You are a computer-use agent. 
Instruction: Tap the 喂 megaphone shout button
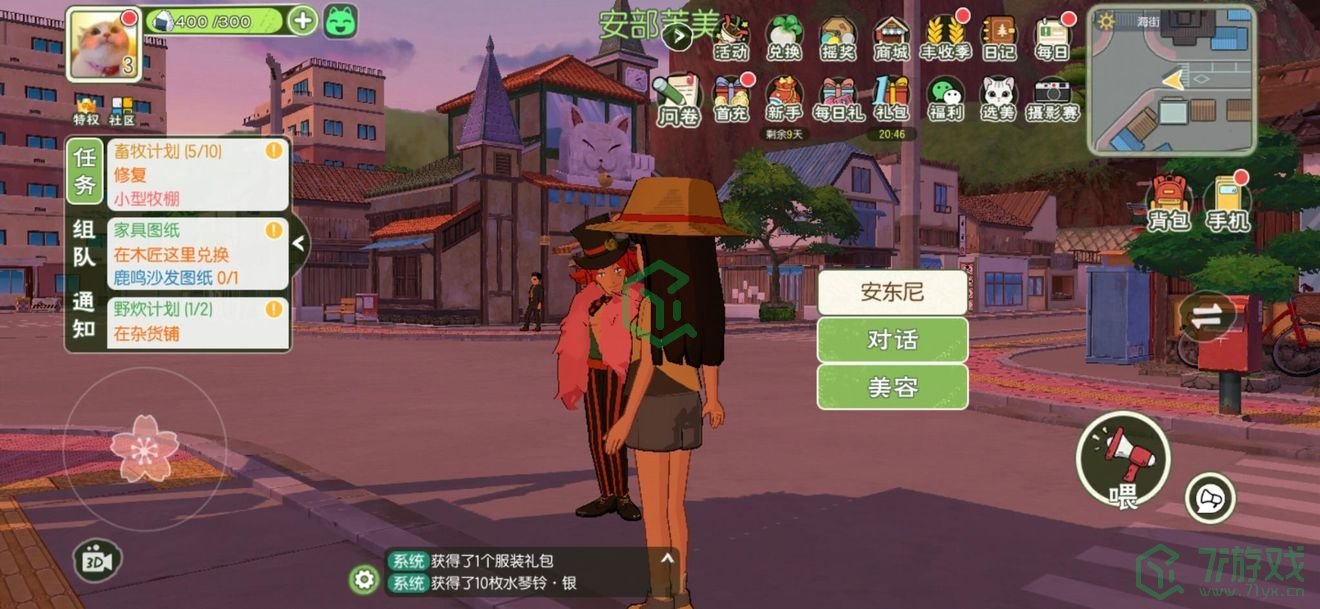1123,460
